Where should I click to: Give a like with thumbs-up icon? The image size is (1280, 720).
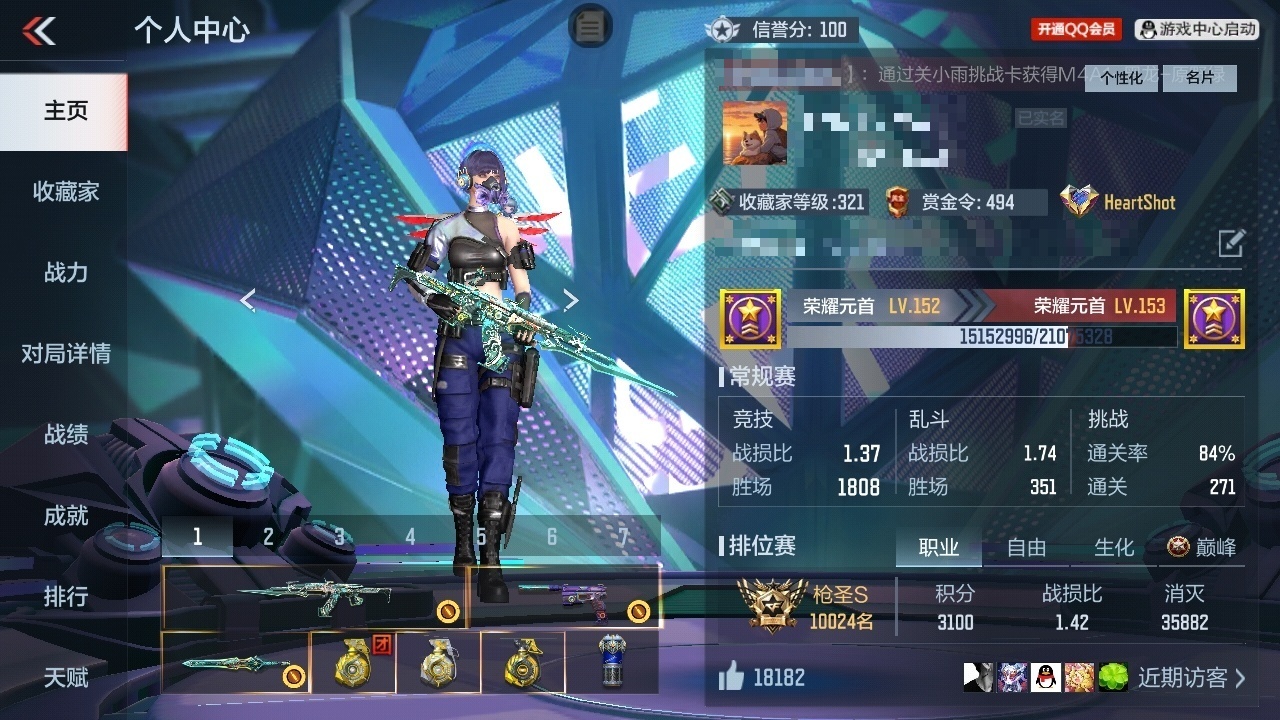732,678
